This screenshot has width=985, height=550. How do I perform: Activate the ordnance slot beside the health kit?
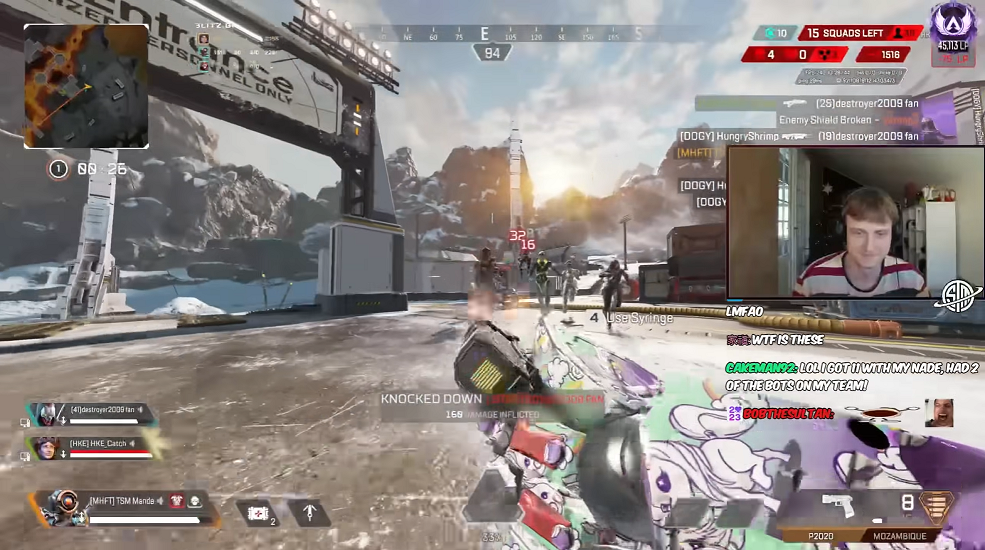[x=309, y=513]
